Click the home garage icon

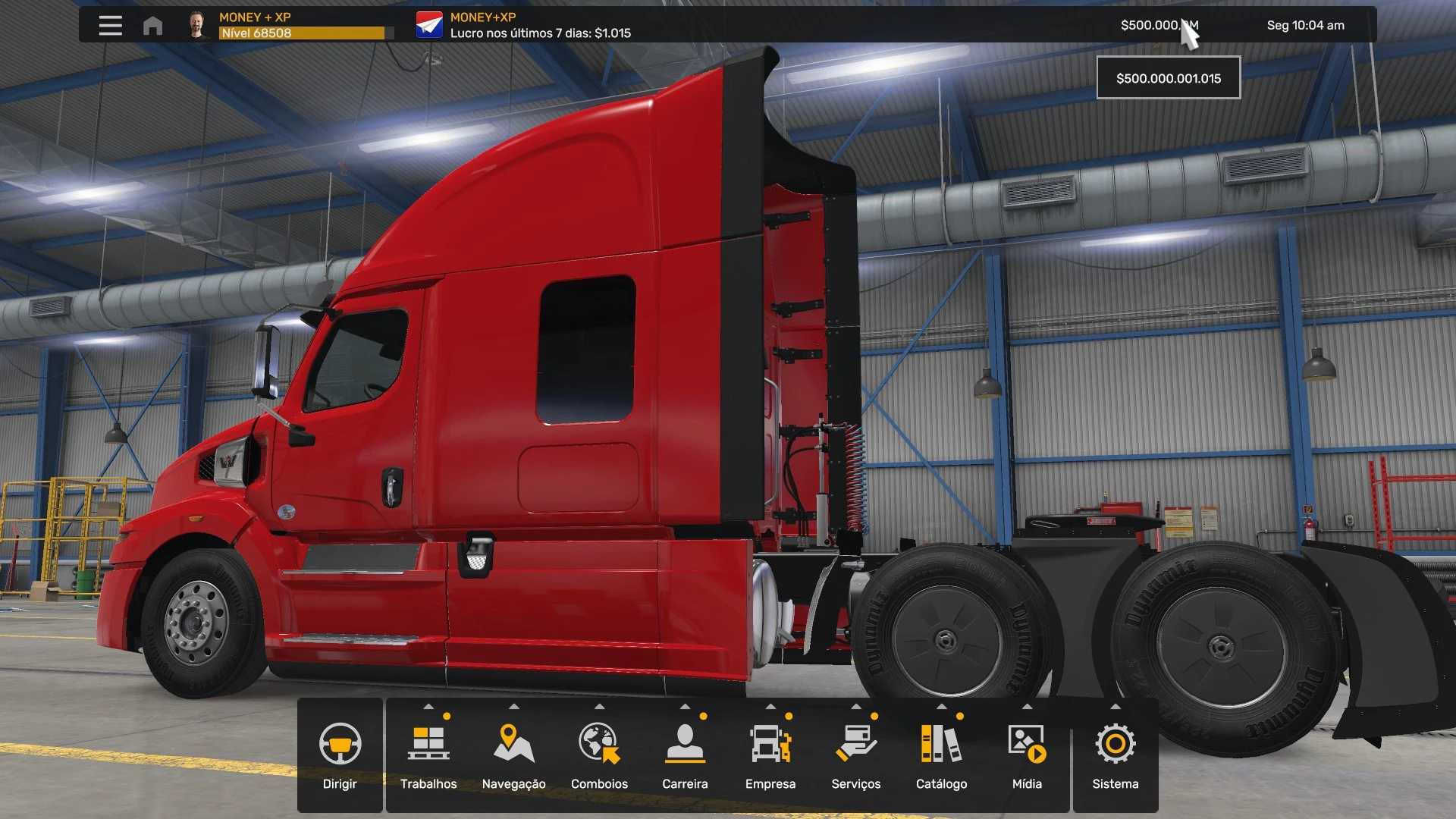click(x=152, y=26)
